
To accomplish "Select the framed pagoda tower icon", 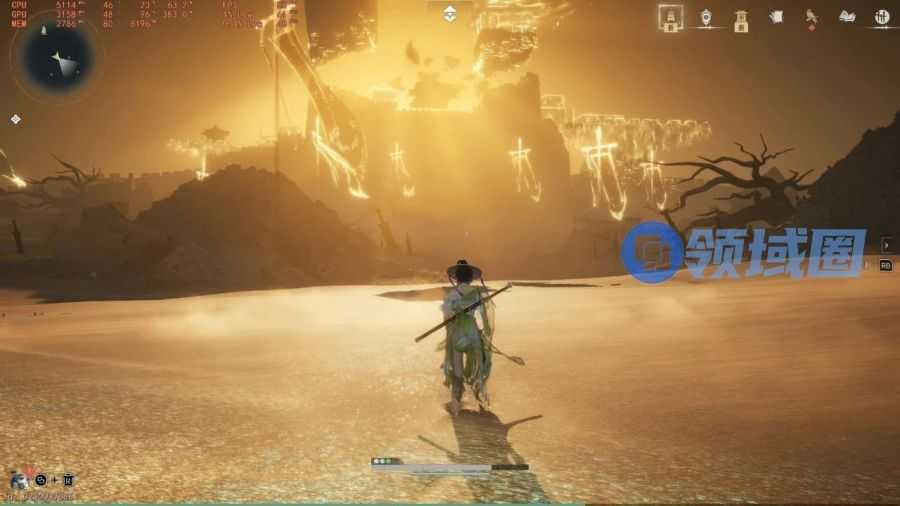I will pos(671,17).
